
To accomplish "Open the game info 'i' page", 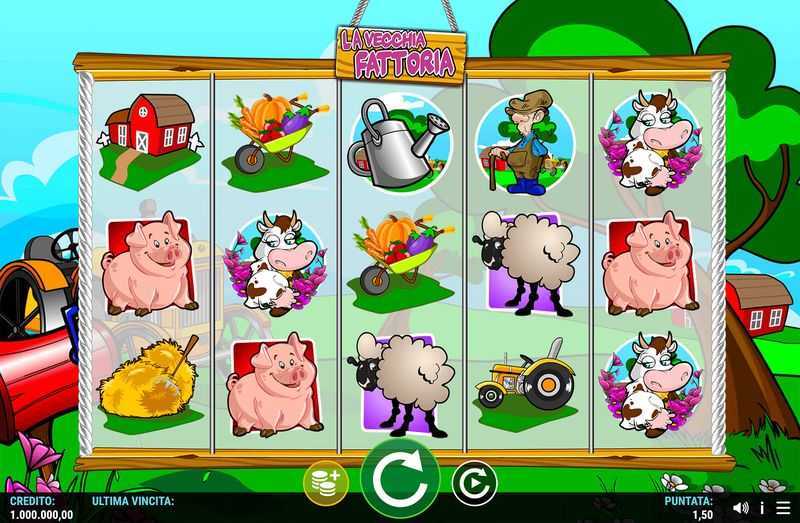I will coord(762,508).
